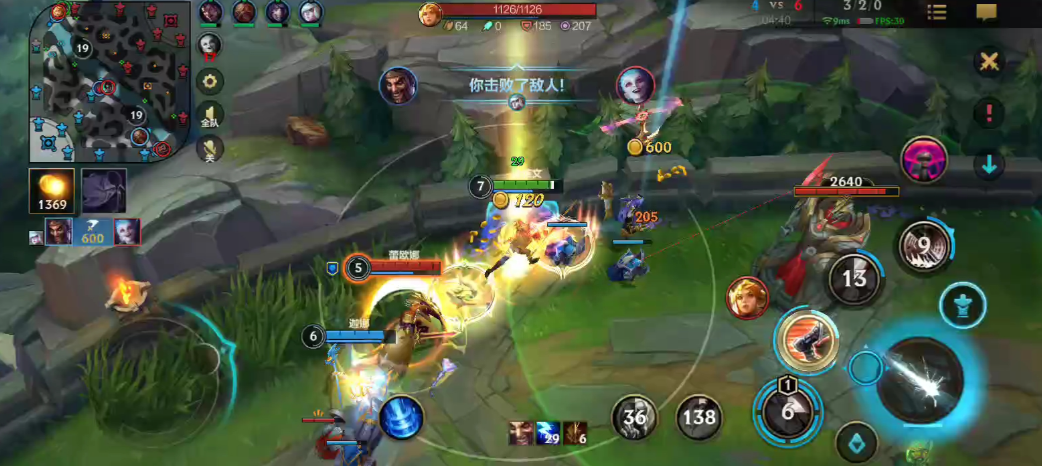This screenshot has width=1042, height=466.
Task: Open the settings gear beside the minimap
Action: (210, 81)
